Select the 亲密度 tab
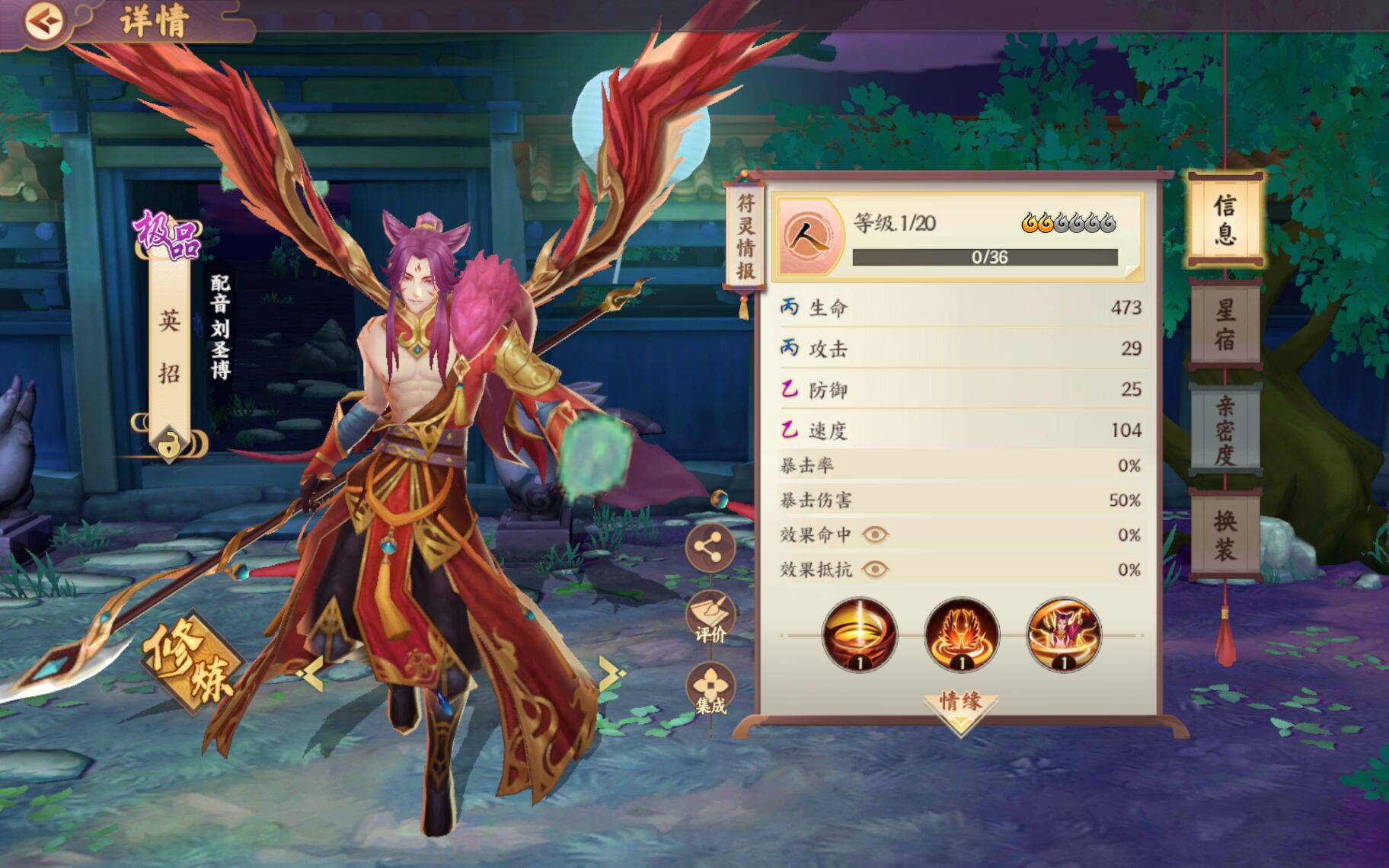 pyautogui.click(x=1225, y=429)
